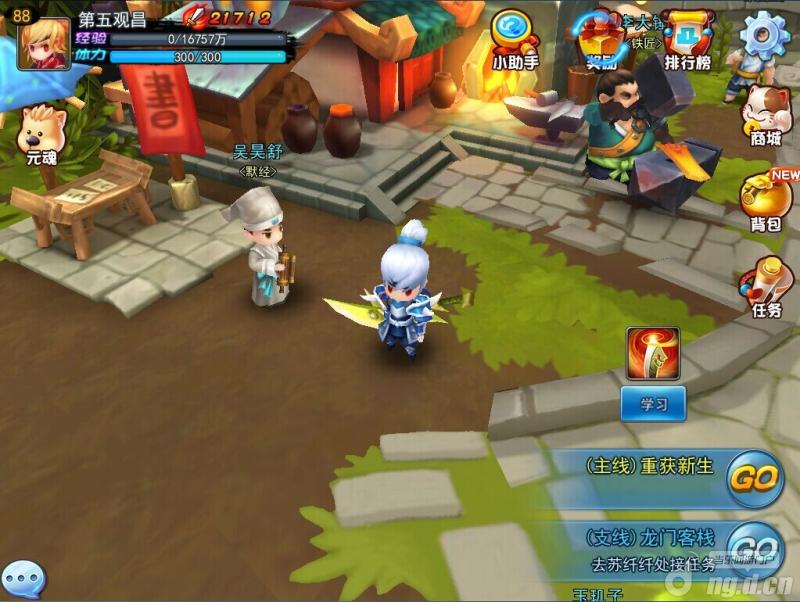Image resolution: width=800 pixels, height=602 pixels.
Task: Click GO for side quest 龙门客栈
Action: 753,547
